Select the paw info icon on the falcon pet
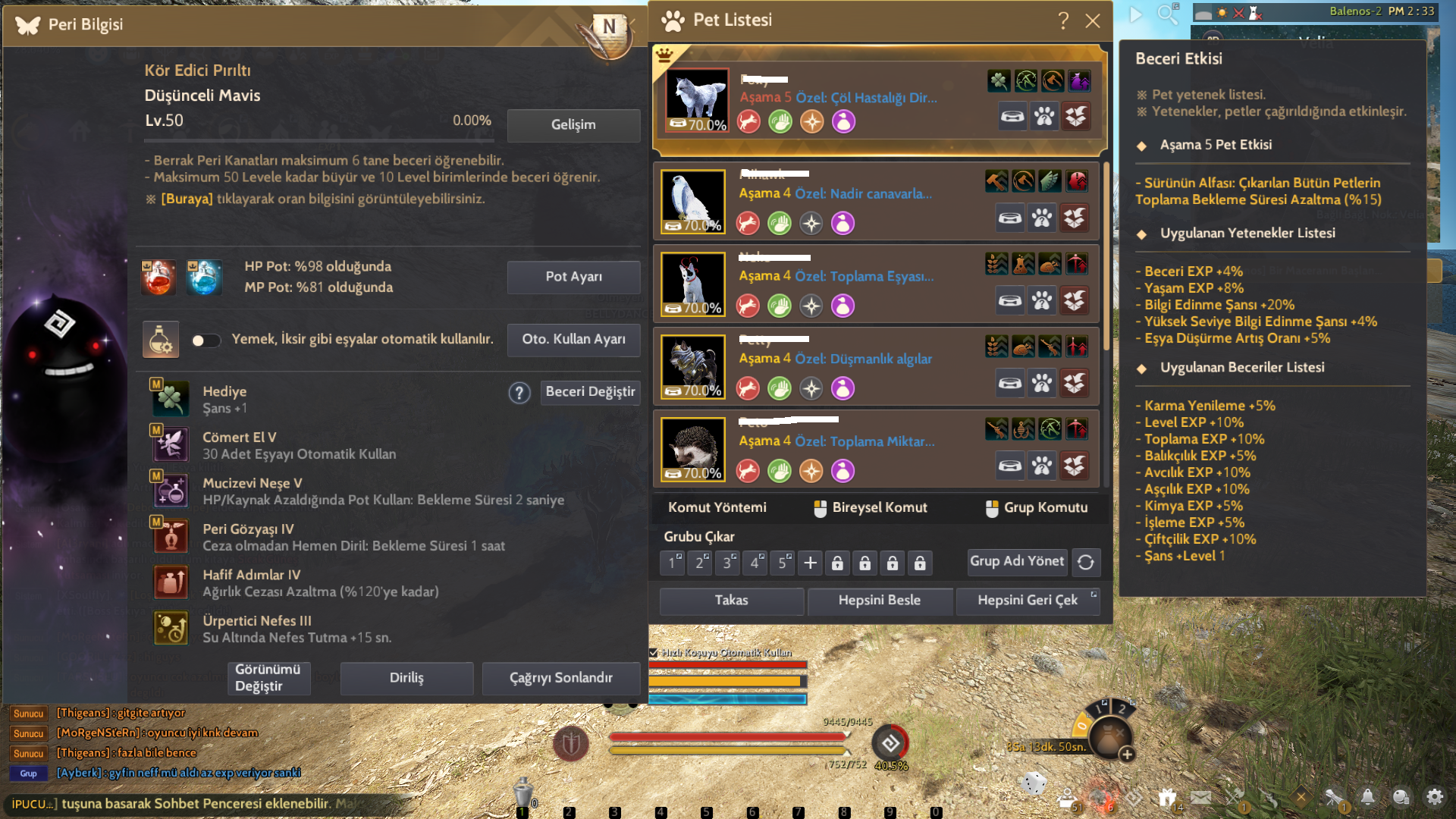1456x819 pixels. tap(1043, 218)
